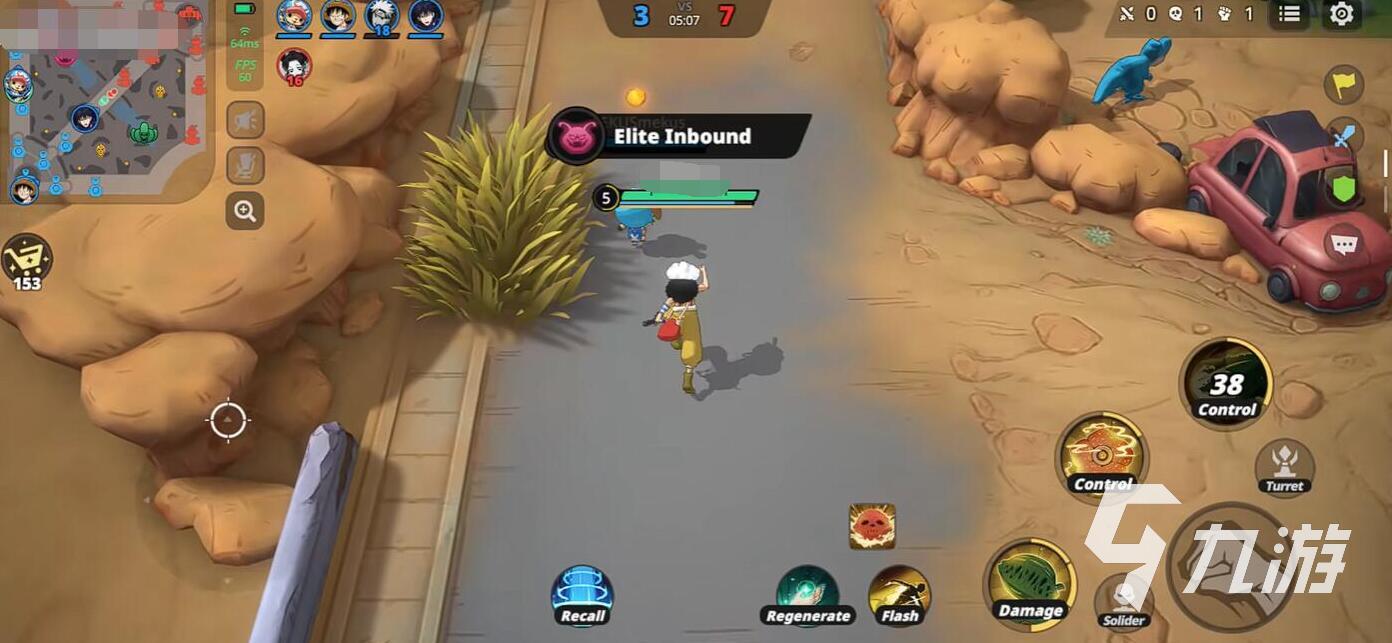This screenshot has width=1392, height=643.
Task: Use the Regenerate spell
Action: (x=807, y=595)
